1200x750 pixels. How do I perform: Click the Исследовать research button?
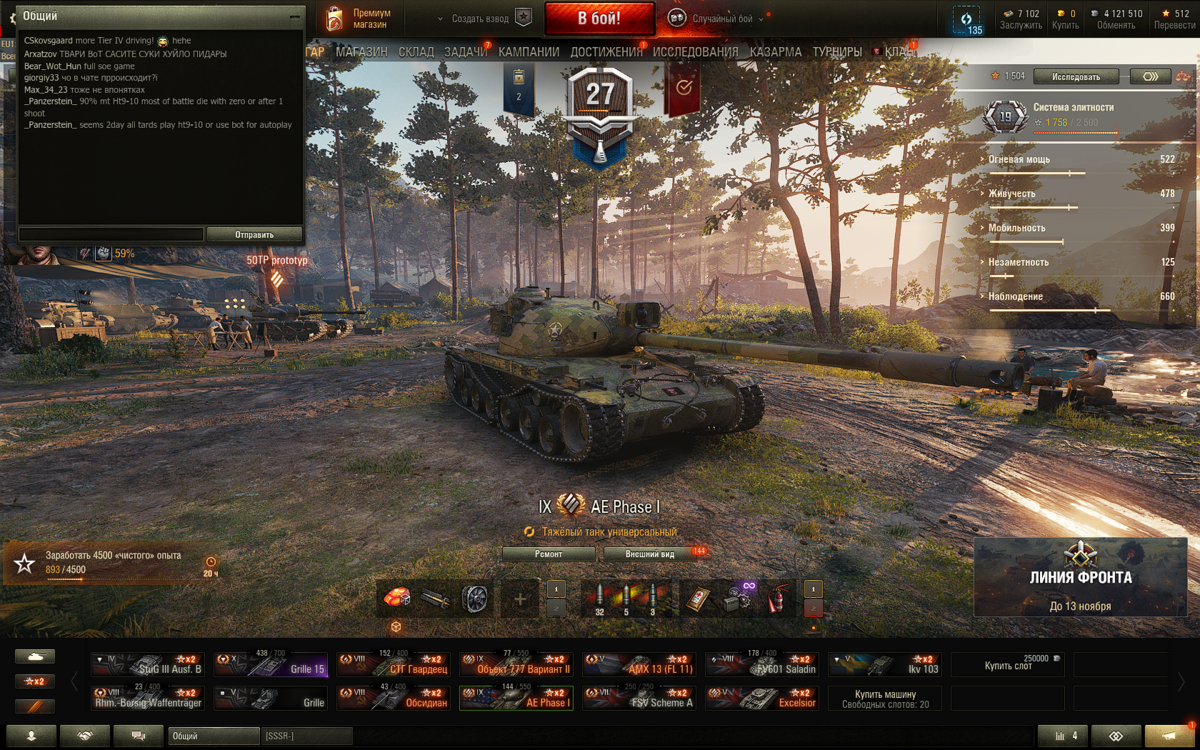pos(1075,76)
